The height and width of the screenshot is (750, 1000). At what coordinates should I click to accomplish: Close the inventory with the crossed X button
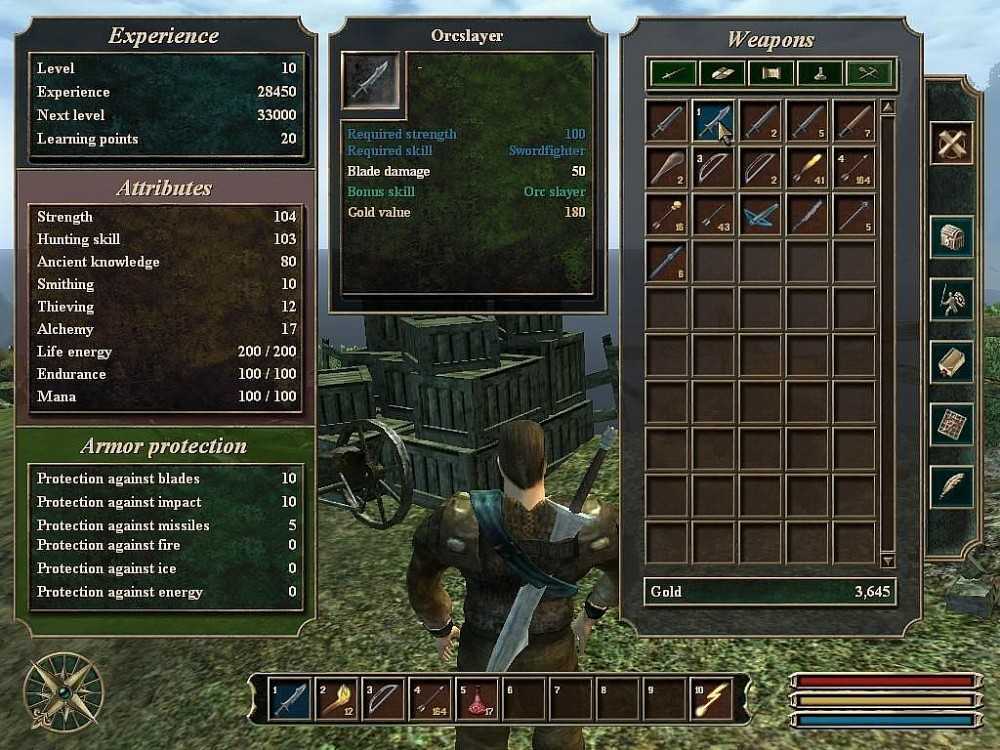tap(951, 142)
